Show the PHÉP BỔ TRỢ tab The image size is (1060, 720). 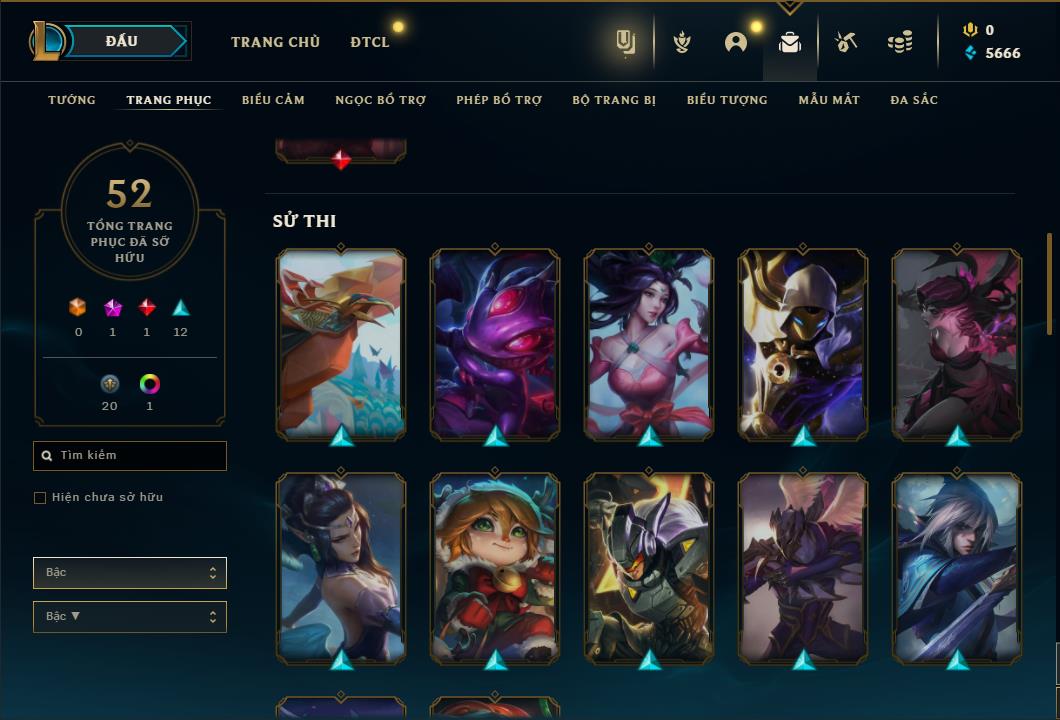[499, 100]
